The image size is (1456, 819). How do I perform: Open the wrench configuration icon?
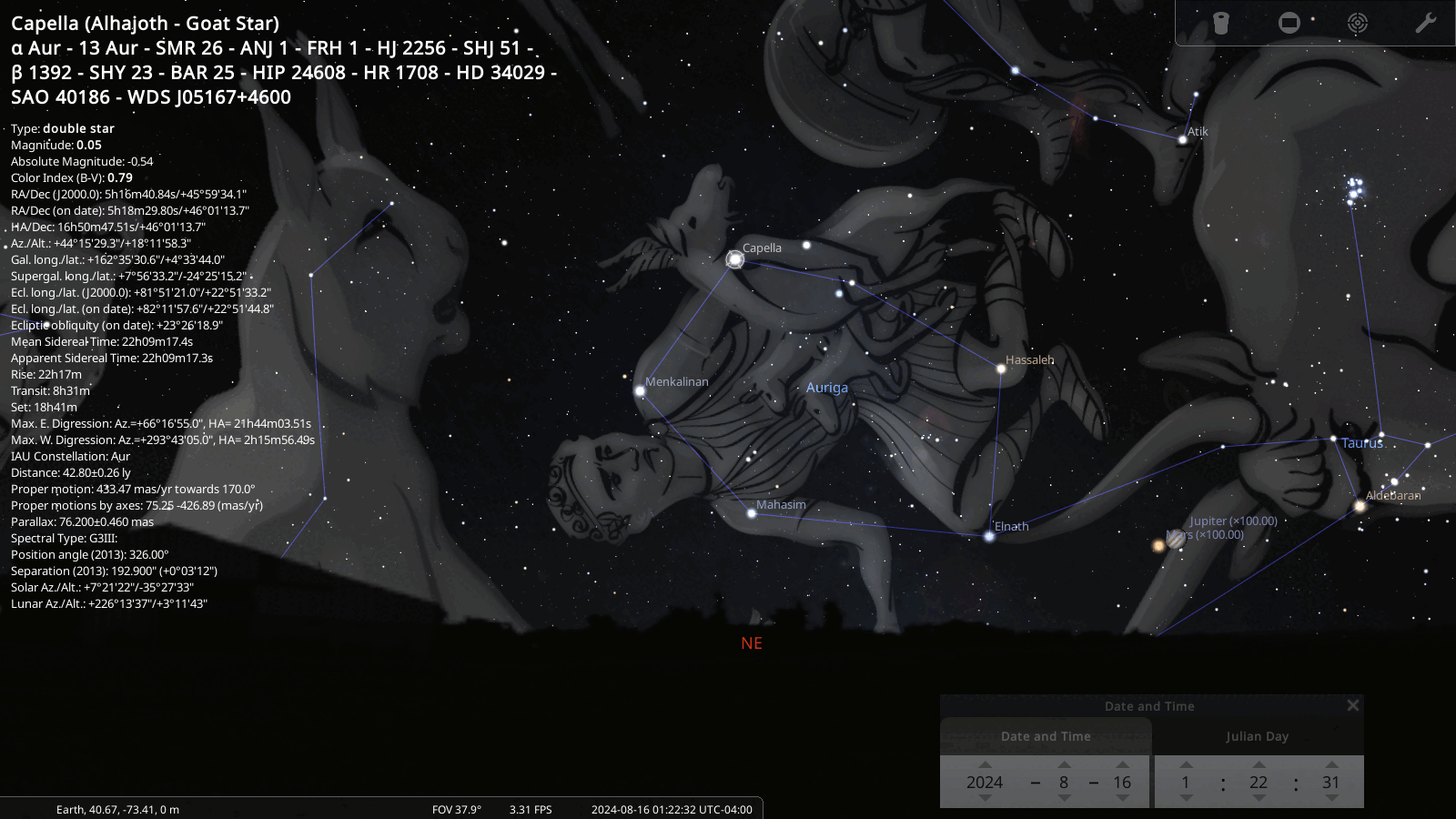[1425, 23]
